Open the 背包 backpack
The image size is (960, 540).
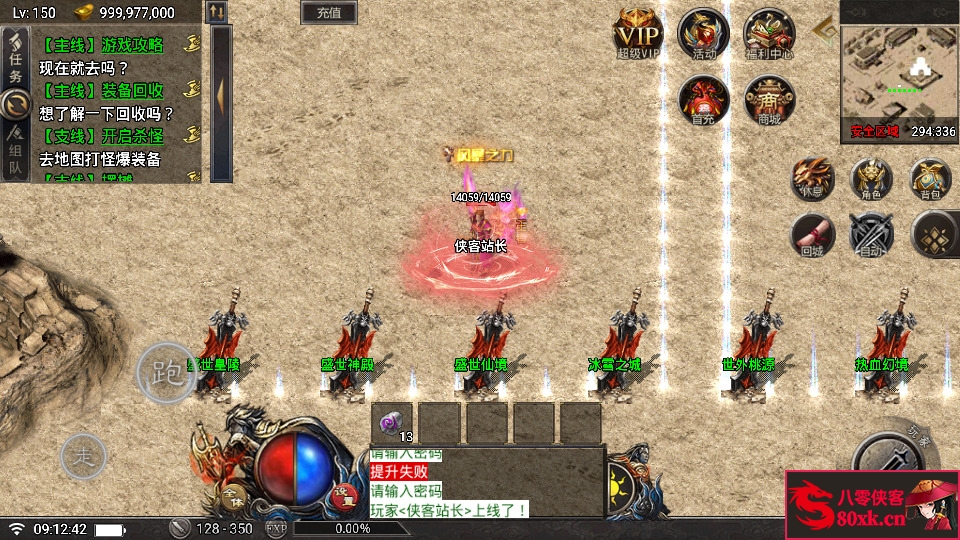coord(930,179)
